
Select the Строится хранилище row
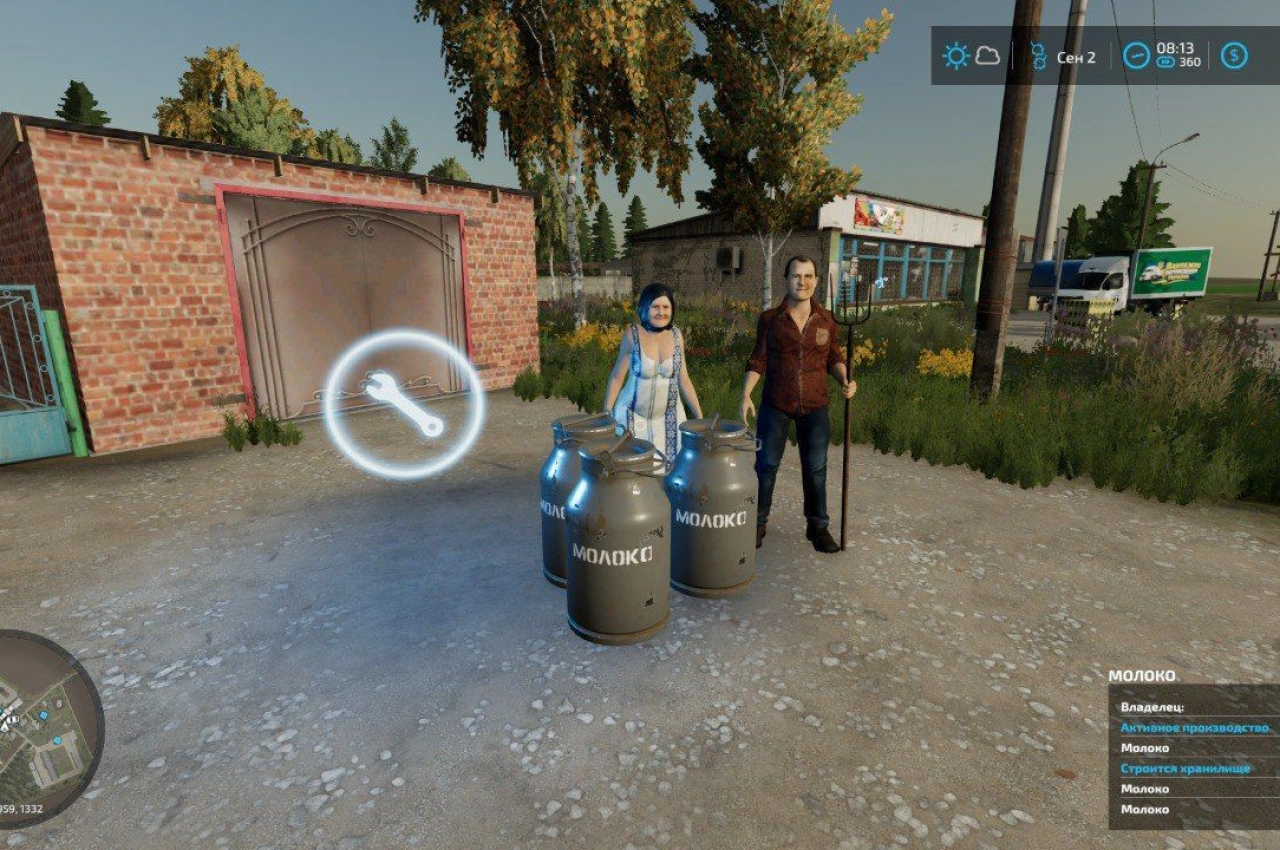click(x=1194, y=769)
